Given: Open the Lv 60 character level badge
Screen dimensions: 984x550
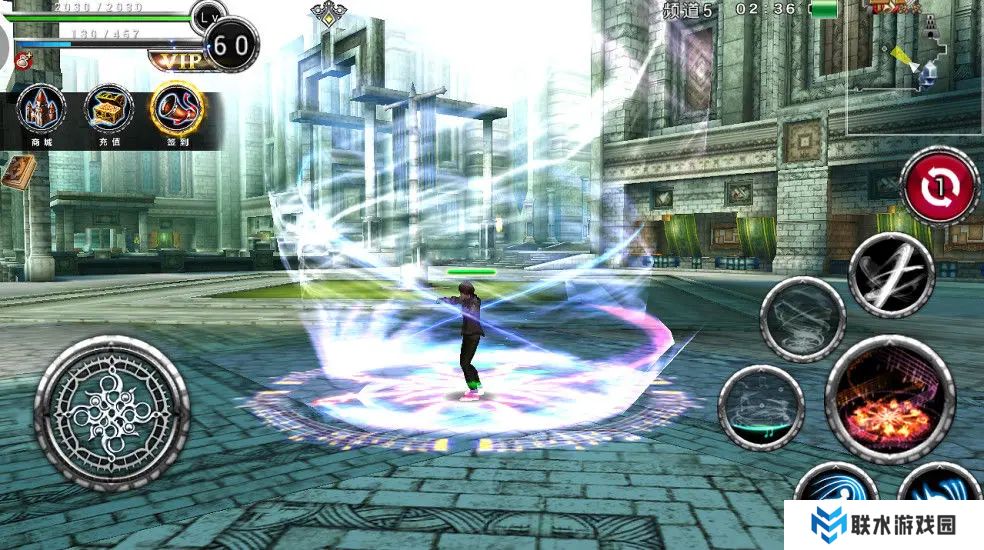Looking at the screenshot, I should click(231, 43).
